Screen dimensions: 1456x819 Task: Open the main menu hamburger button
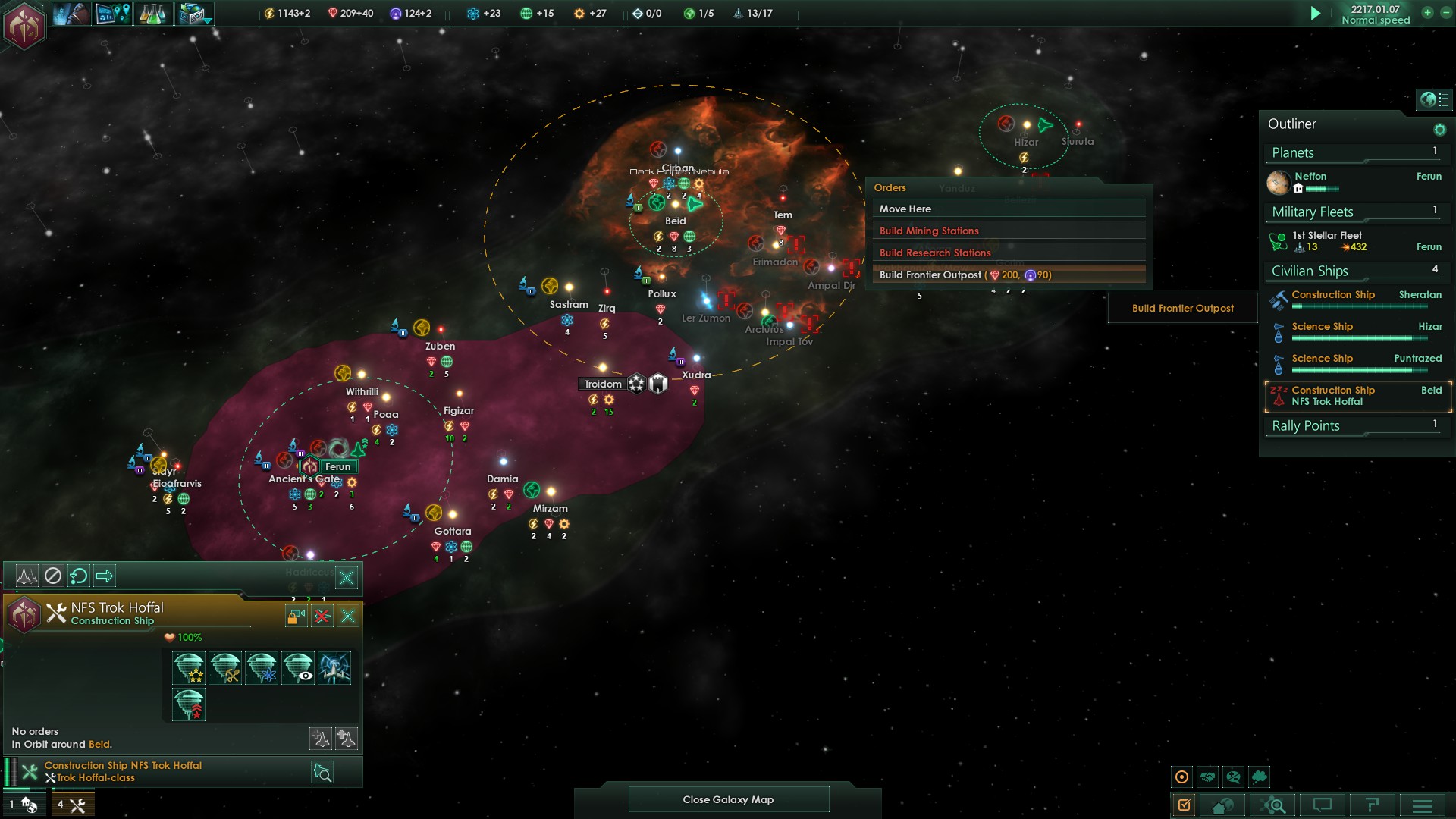coord(1423,805)
